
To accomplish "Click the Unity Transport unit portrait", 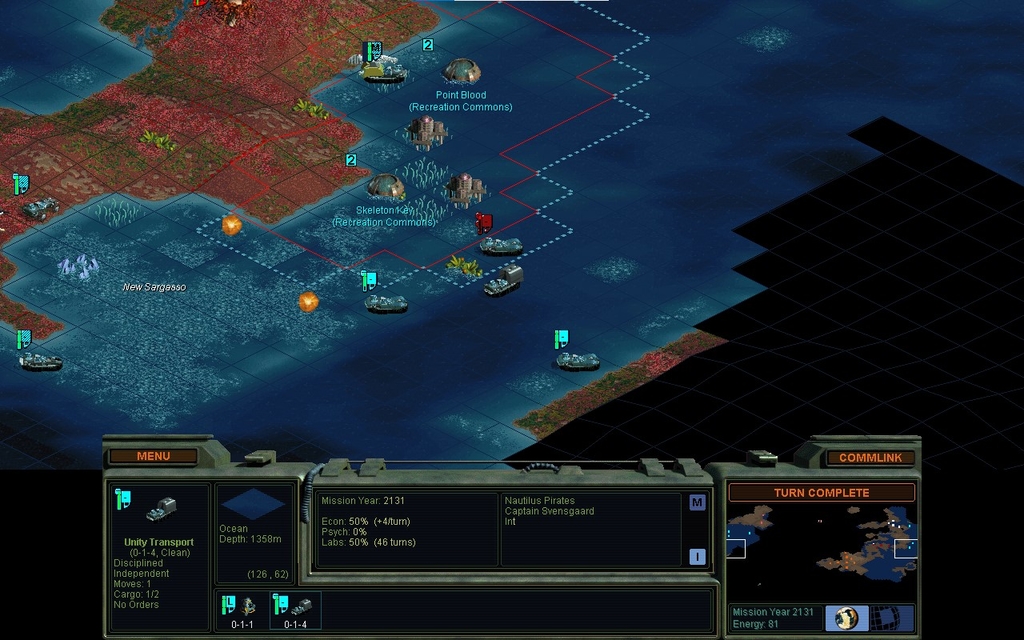I will [160, 512].
